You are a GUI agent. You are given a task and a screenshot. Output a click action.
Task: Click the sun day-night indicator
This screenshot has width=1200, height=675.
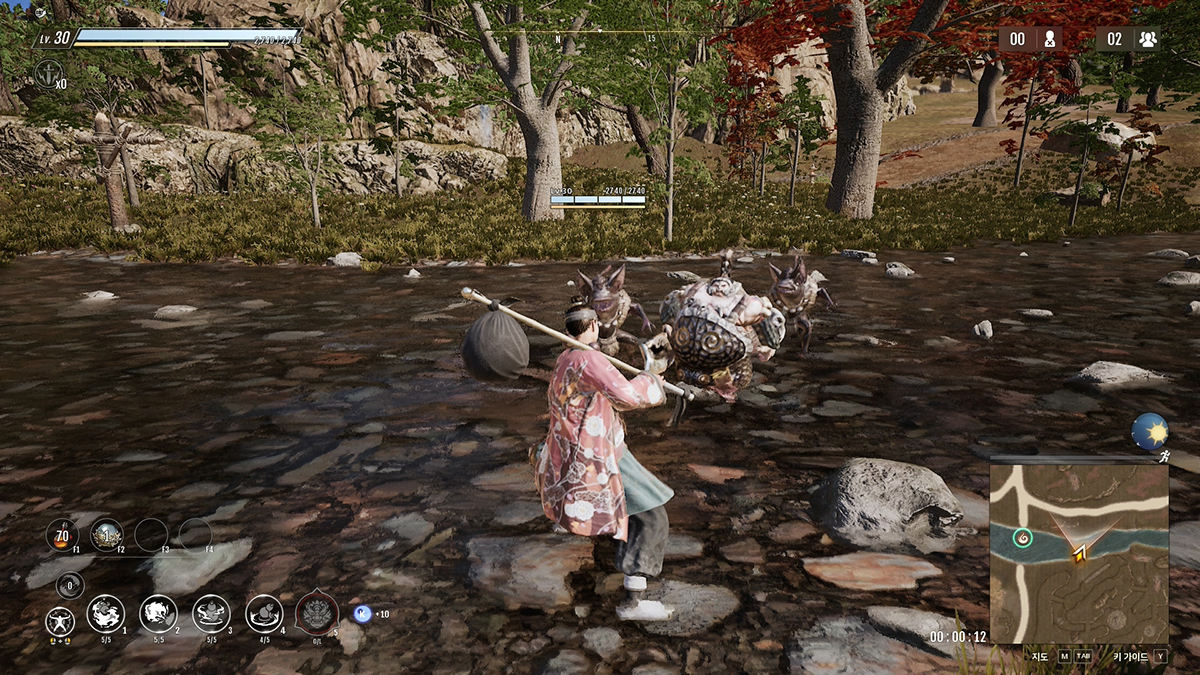1149,432
